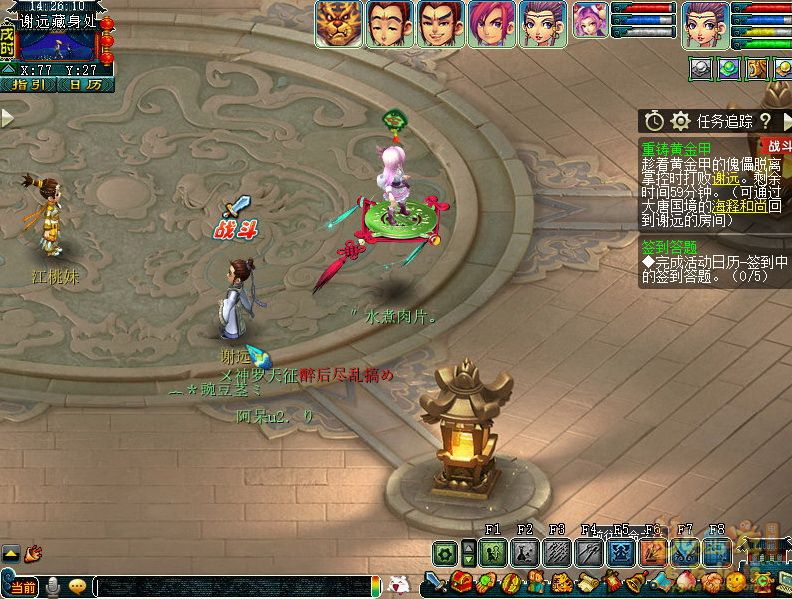Click the quest tracker timer icon
Screen dimensions: 792x599
(654, 121)
